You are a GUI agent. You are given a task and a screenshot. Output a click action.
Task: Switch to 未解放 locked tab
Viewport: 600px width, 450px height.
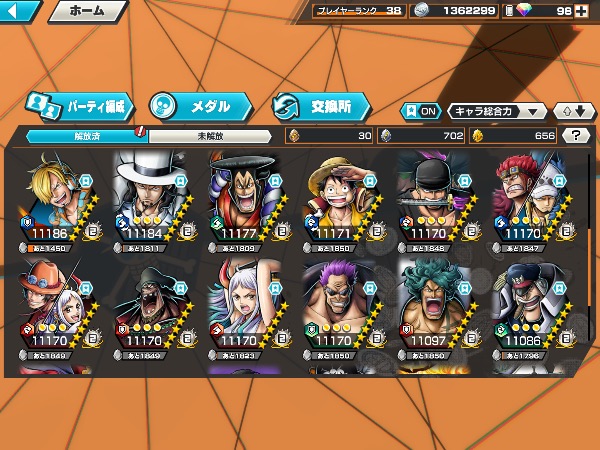[x=208, y=135]
